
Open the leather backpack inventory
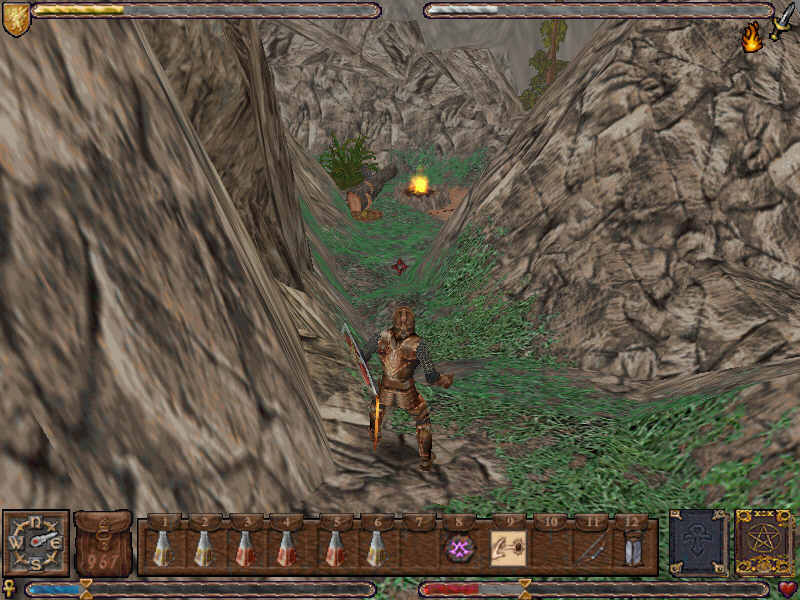[103, 543]
